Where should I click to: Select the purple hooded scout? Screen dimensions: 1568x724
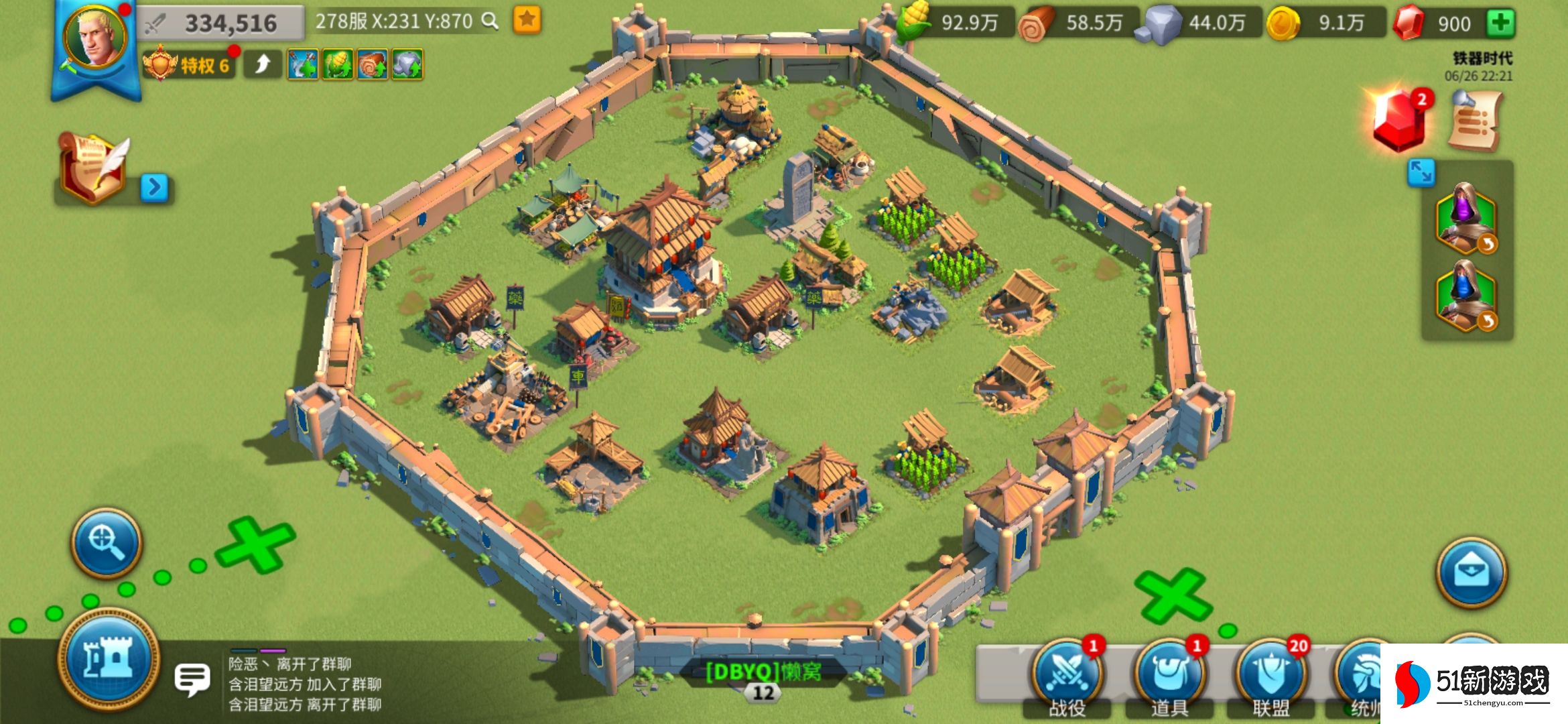pyautogui.click(x=1466, y=218)
